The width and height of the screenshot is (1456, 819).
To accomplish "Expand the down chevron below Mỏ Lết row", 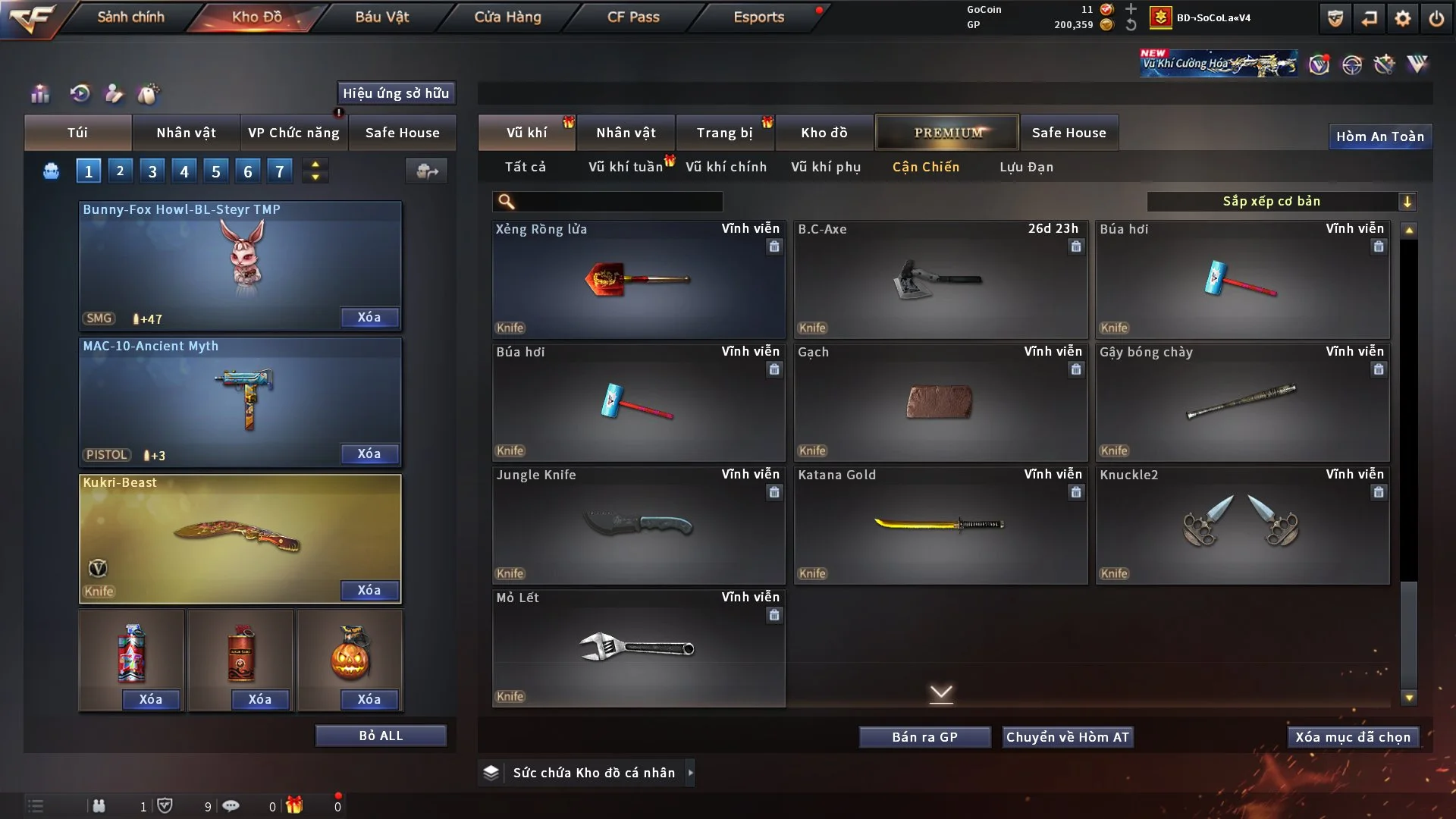I will (942, 693).
